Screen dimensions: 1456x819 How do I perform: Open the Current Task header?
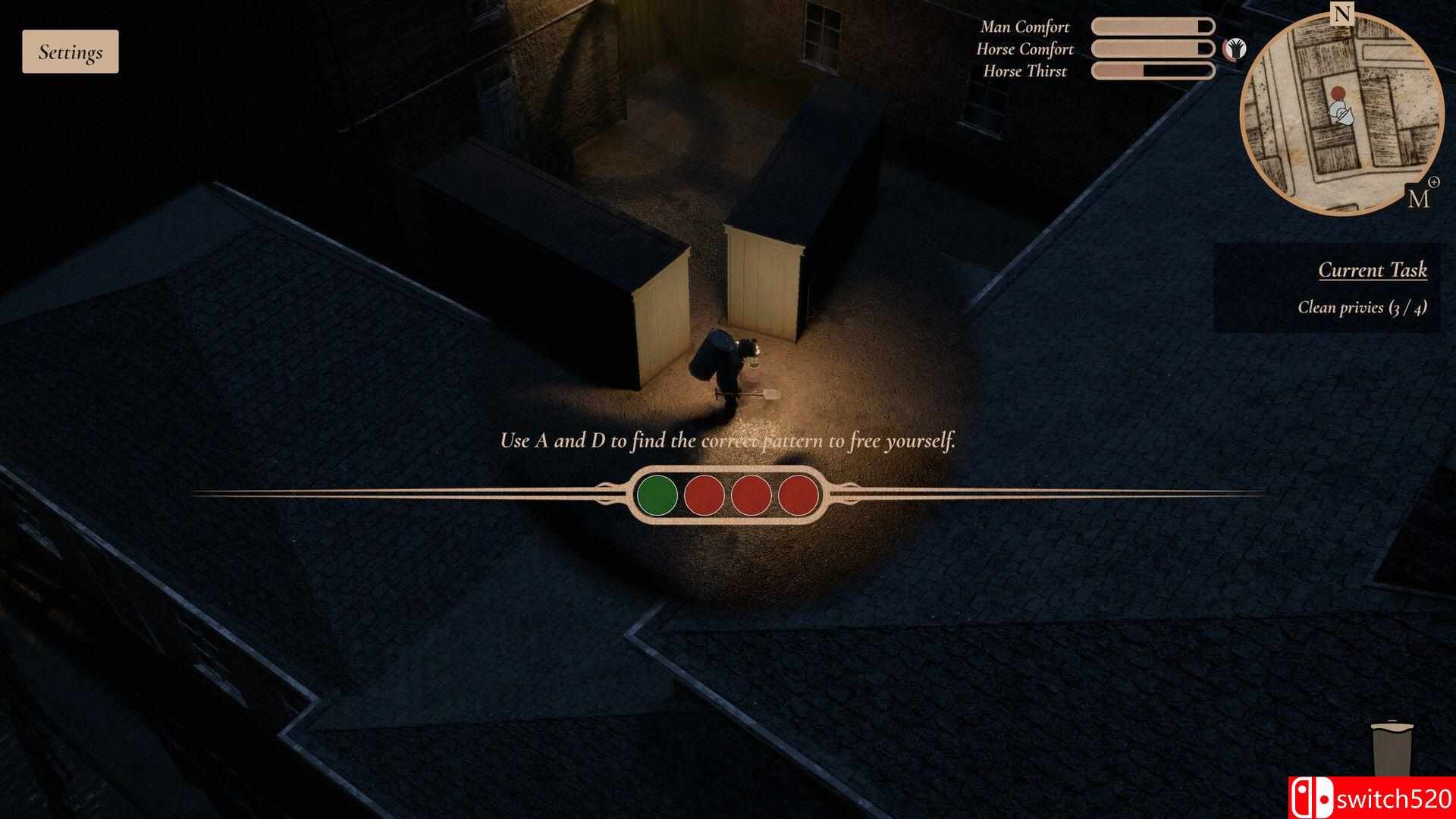(x=1373, y=269)
